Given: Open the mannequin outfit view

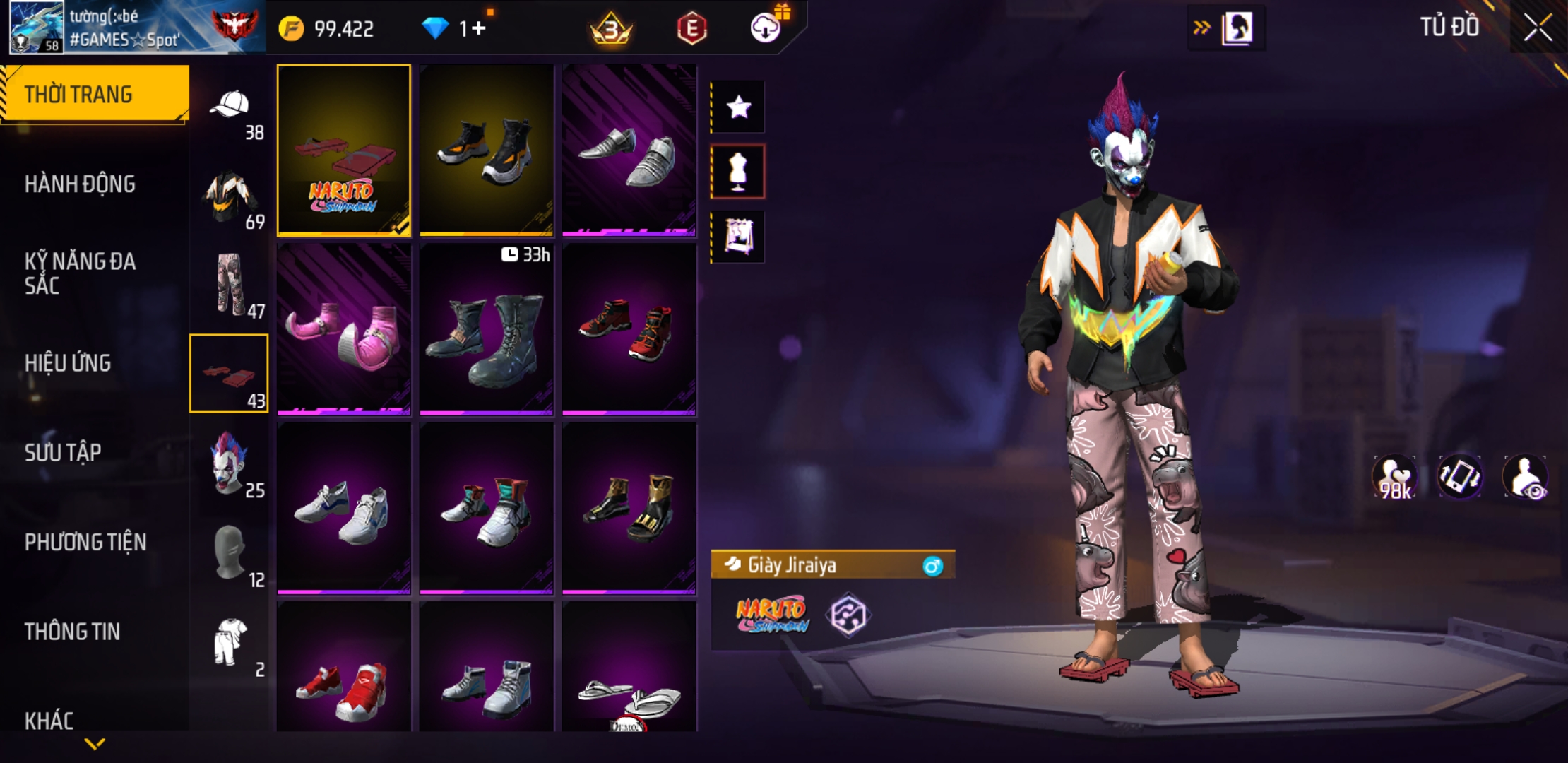Looking at the screenshot, I should click(738, 172).
